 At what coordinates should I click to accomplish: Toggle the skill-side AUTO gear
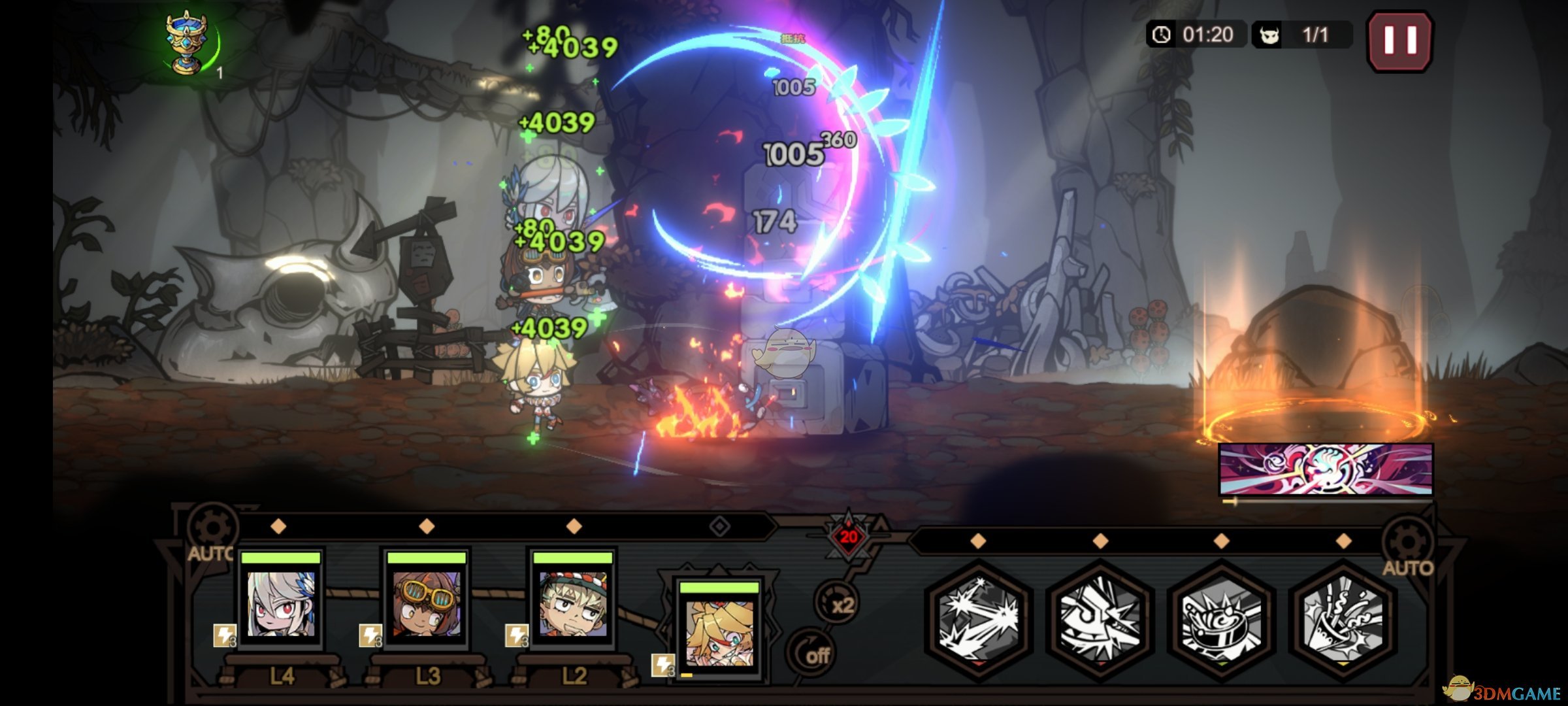[x=1408, y=548]
